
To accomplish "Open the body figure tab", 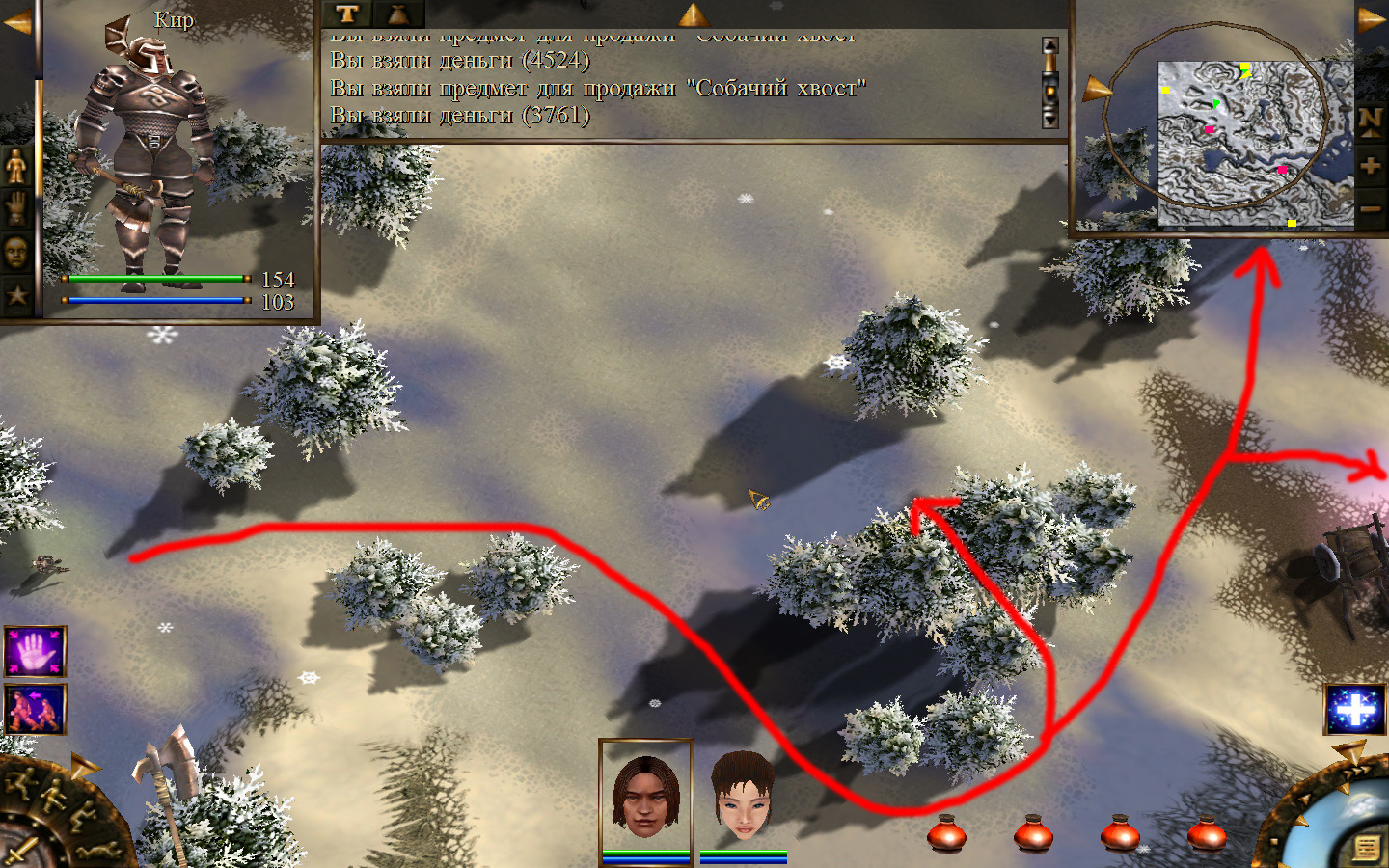I will click(16, 167).
